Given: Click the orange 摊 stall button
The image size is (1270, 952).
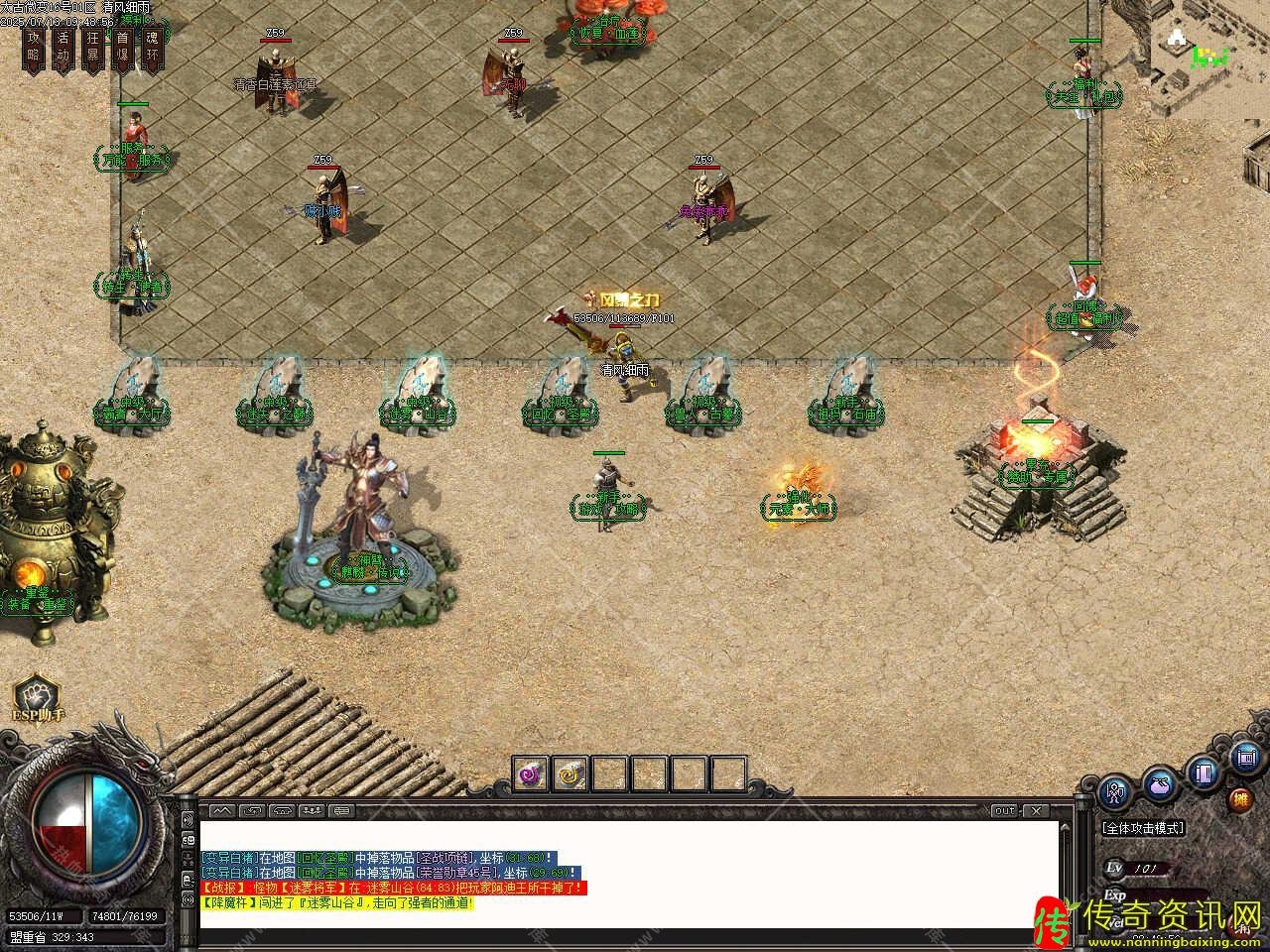Looking at the screenshot, I should coord(1240,799).
